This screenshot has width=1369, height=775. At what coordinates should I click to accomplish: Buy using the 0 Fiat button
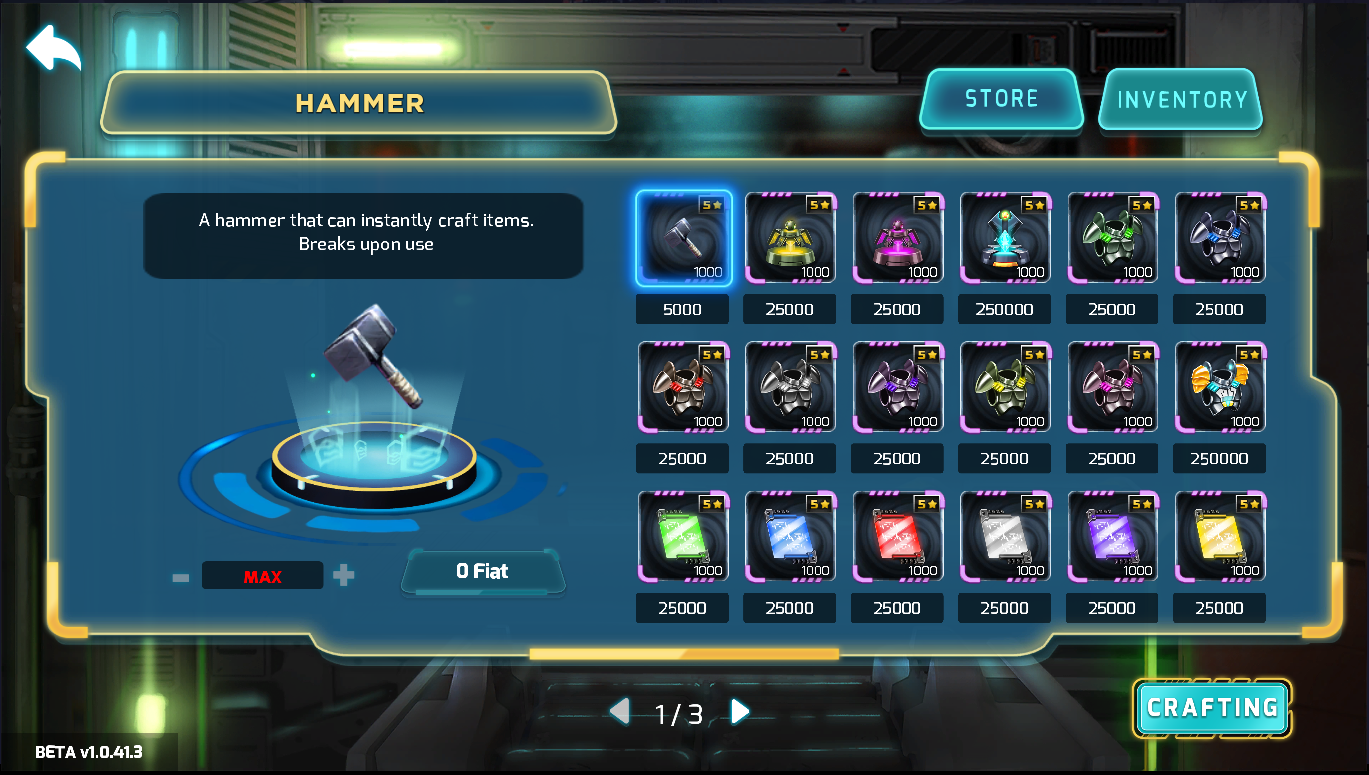[x=482, y=572]
